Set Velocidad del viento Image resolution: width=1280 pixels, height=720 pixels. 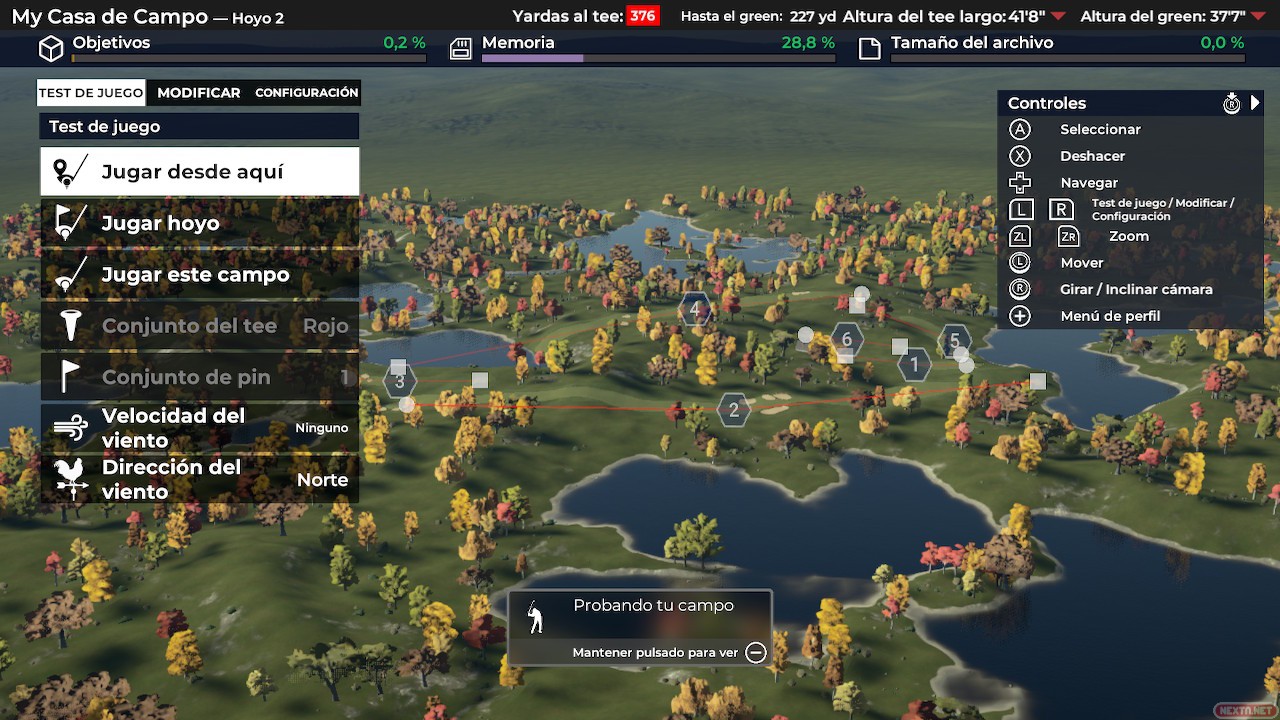(200, 428)
